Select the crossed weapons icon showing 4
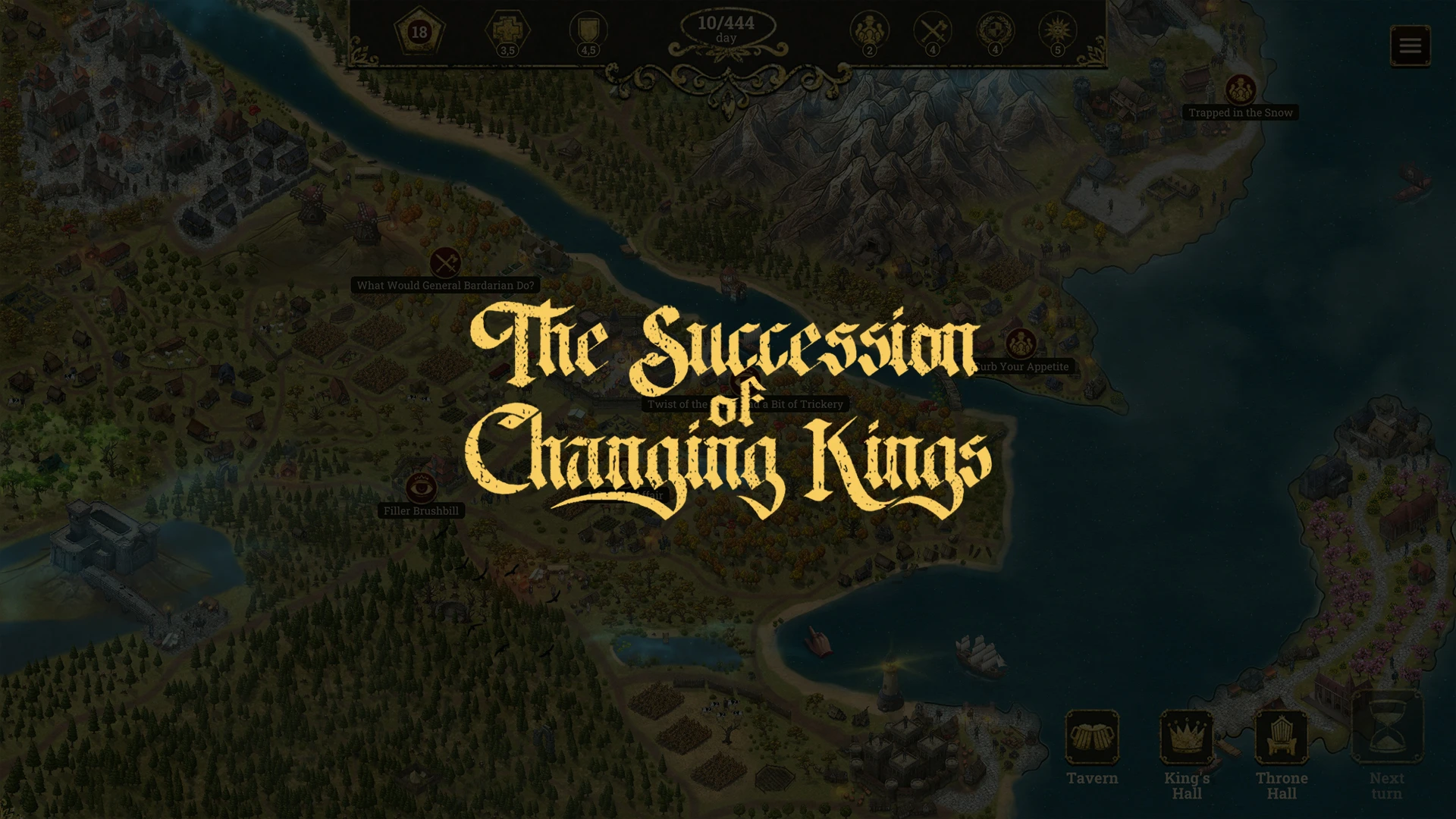Image resolution: width=1456 pixels, height=819 pixels. [x=934, y=32]
